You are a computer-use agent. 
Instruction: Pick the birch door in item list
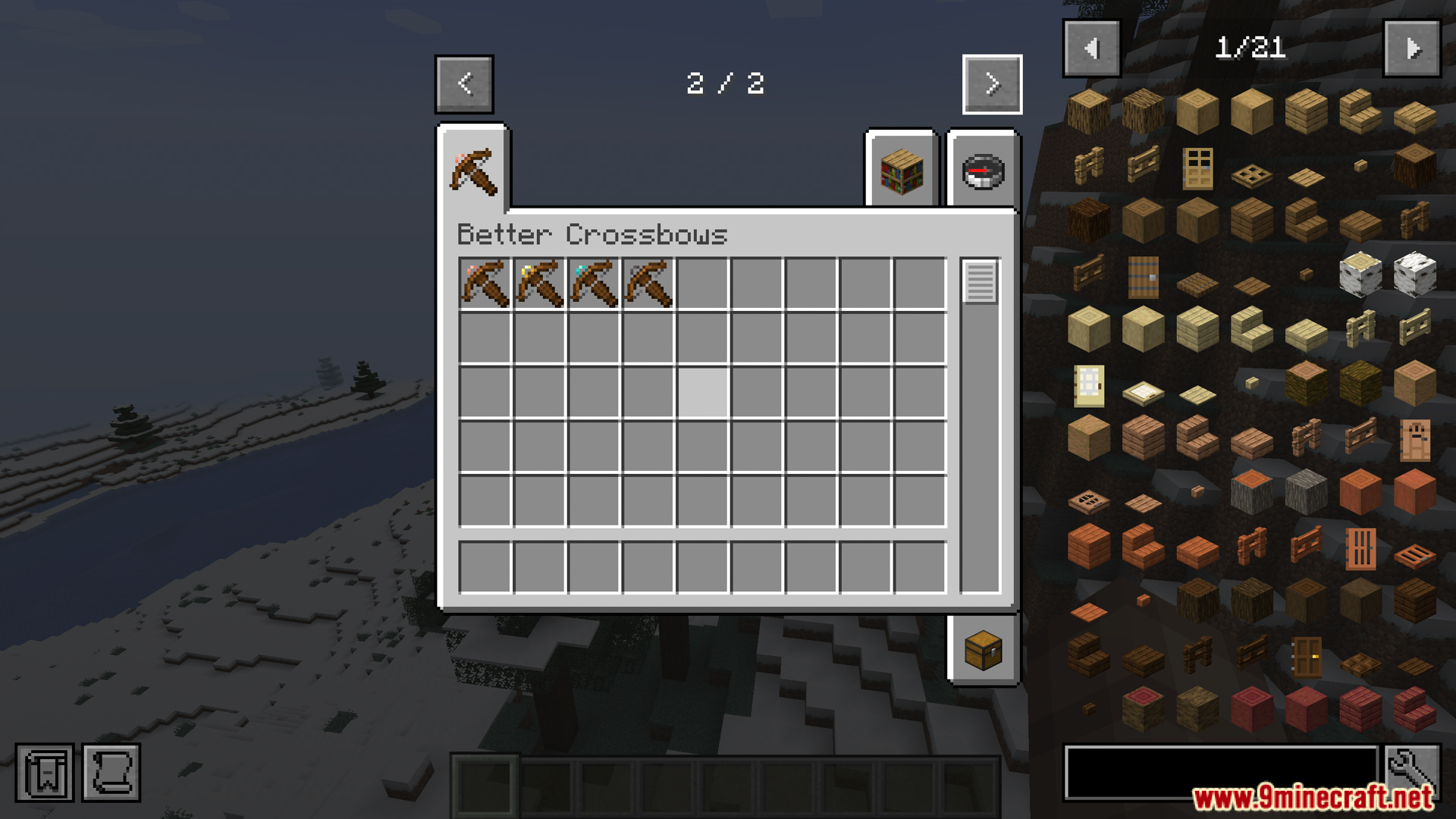click(x=1089, y=386)
